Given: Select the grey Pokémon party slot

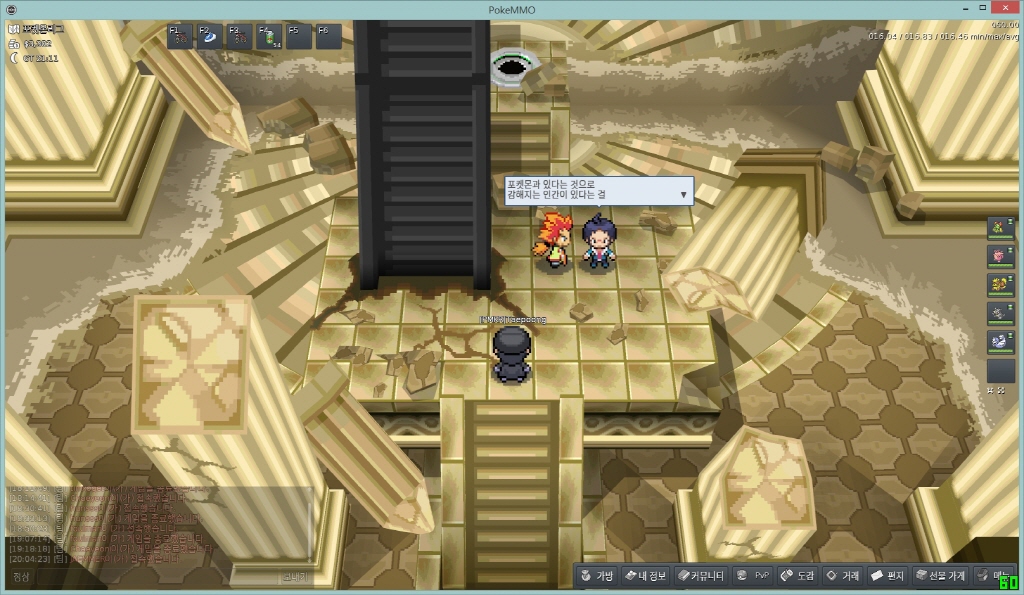Looking at the screenshot, I should click(1000, 313).
